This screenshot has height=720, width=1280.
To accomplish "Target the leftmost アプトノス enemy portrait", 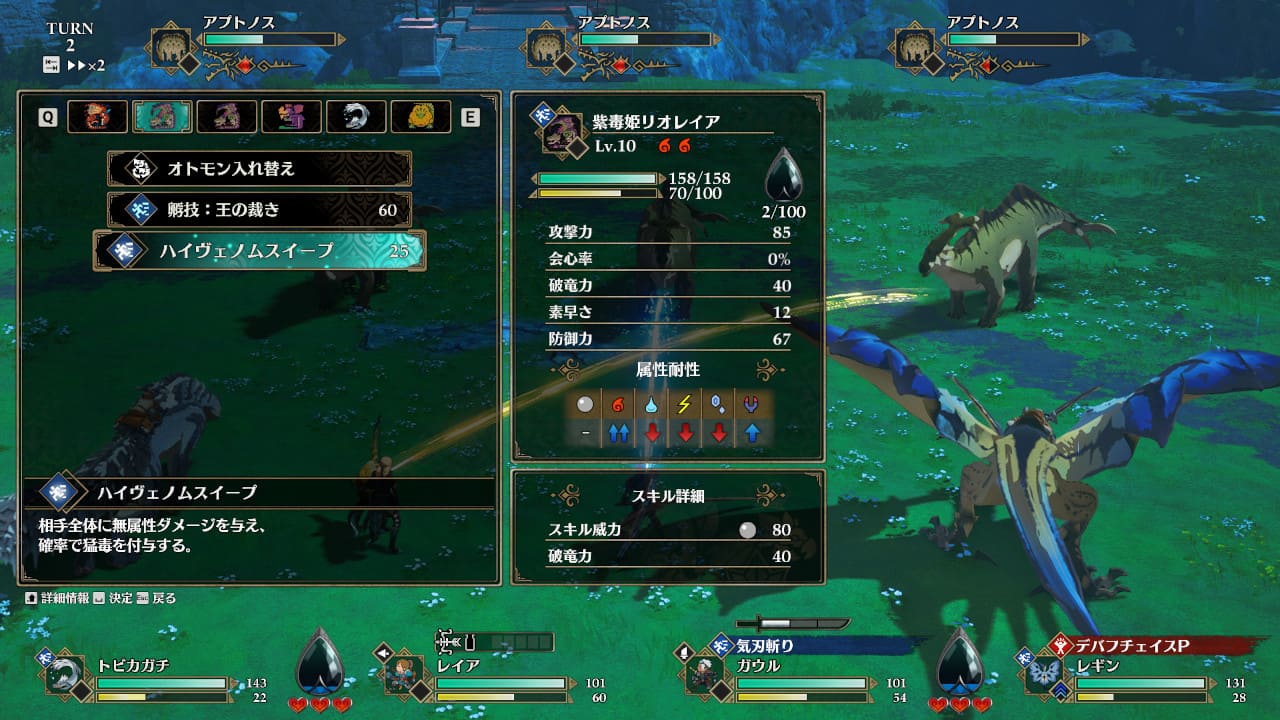I will coord(173,48).
